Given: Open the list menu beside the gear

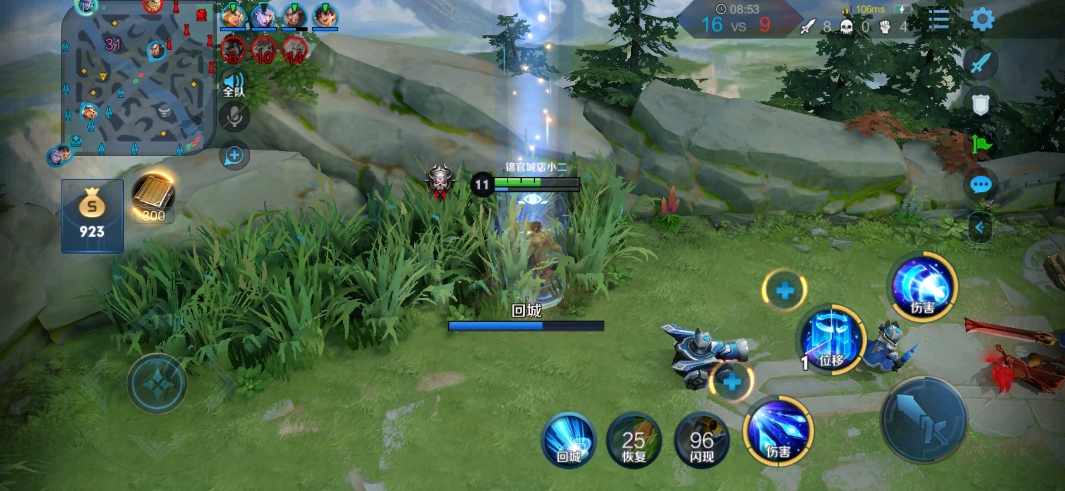Looking at the screenshot, I should tap(939, 19).
